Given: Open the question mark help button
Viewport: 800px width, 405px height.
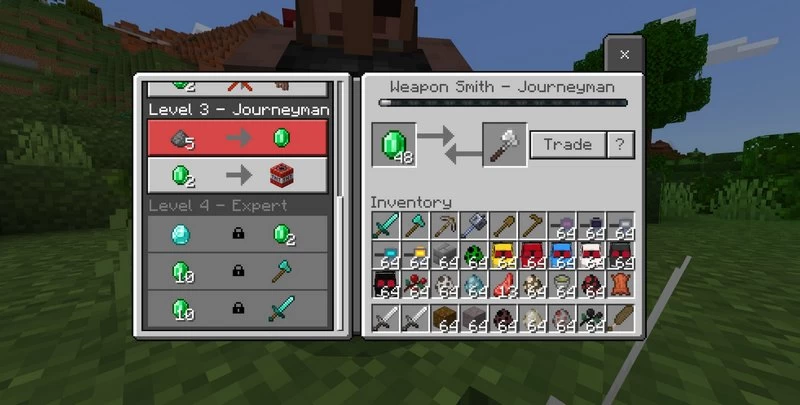Looking at the screenshot, I should pyautogui.click(x=621, y=145).
